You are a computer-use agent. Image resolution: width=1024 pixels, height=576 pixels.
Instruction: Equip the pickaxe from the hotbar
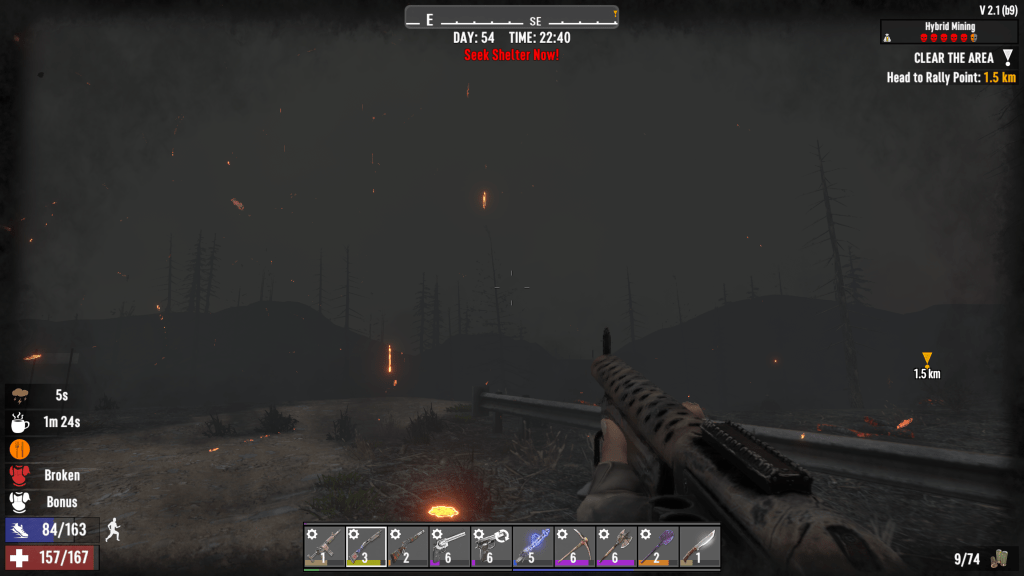tap(575, 546)
